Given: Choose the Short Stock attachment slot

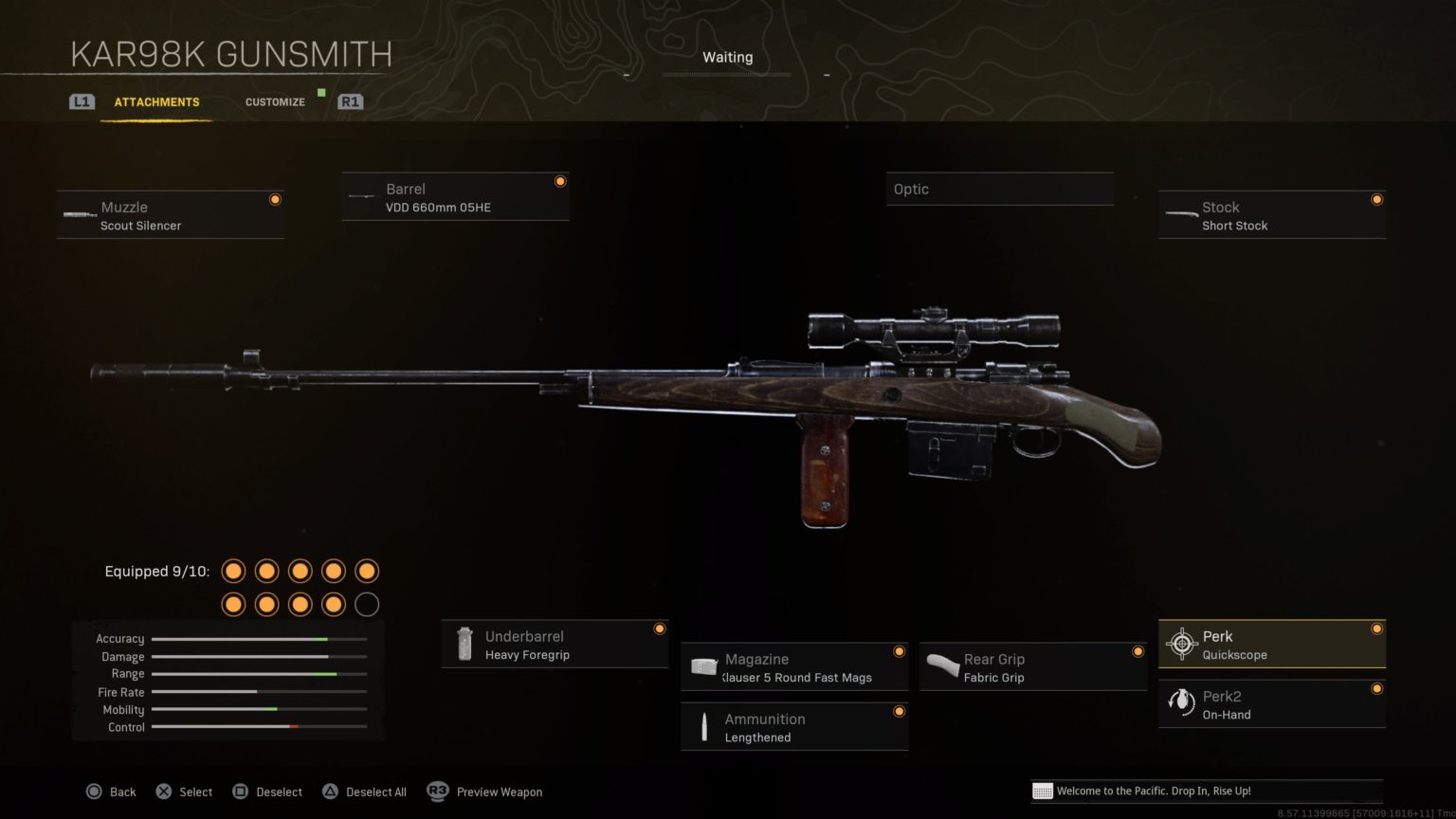Looking at the screenshot, I should (1271, 214).
